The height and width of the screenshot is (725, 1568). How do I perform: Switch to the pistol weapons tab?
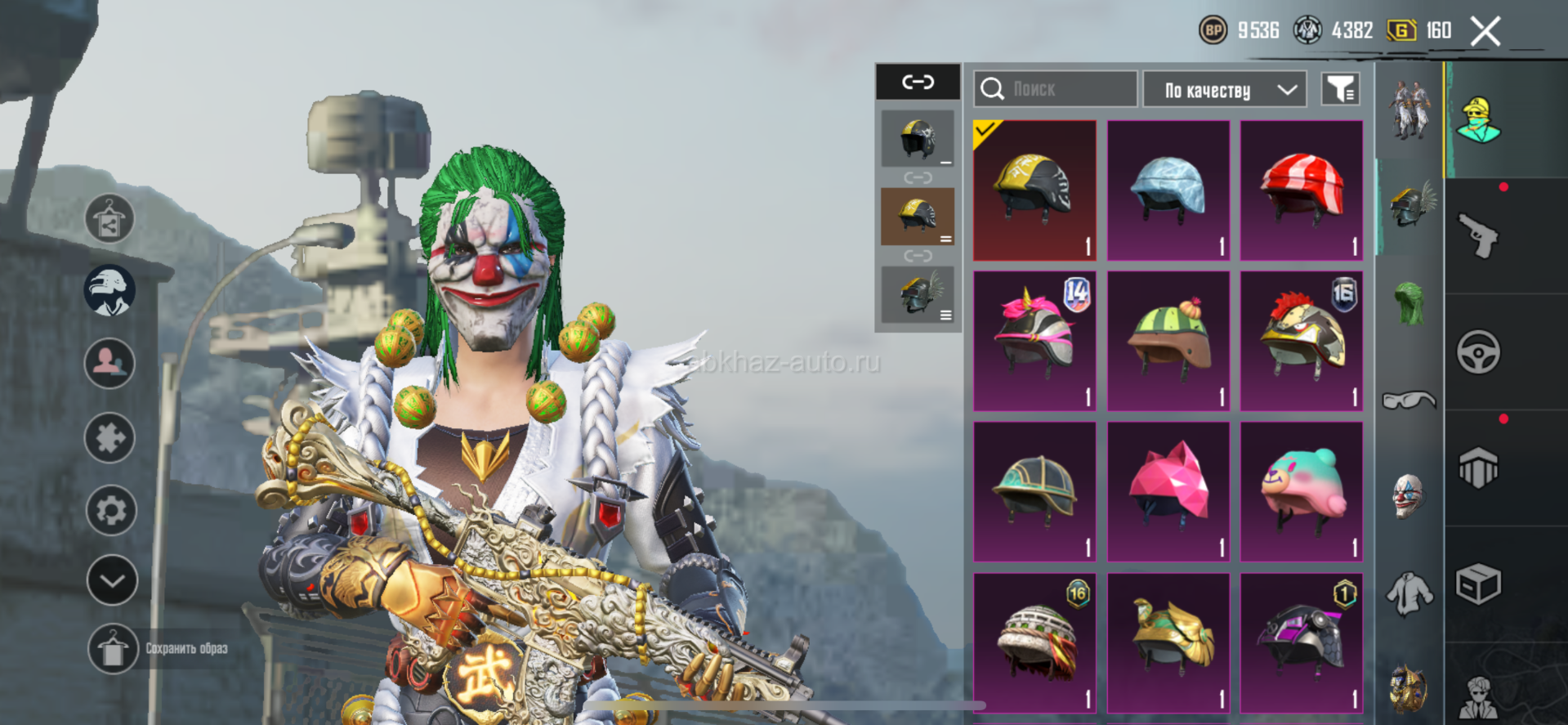pos(1478,236)
